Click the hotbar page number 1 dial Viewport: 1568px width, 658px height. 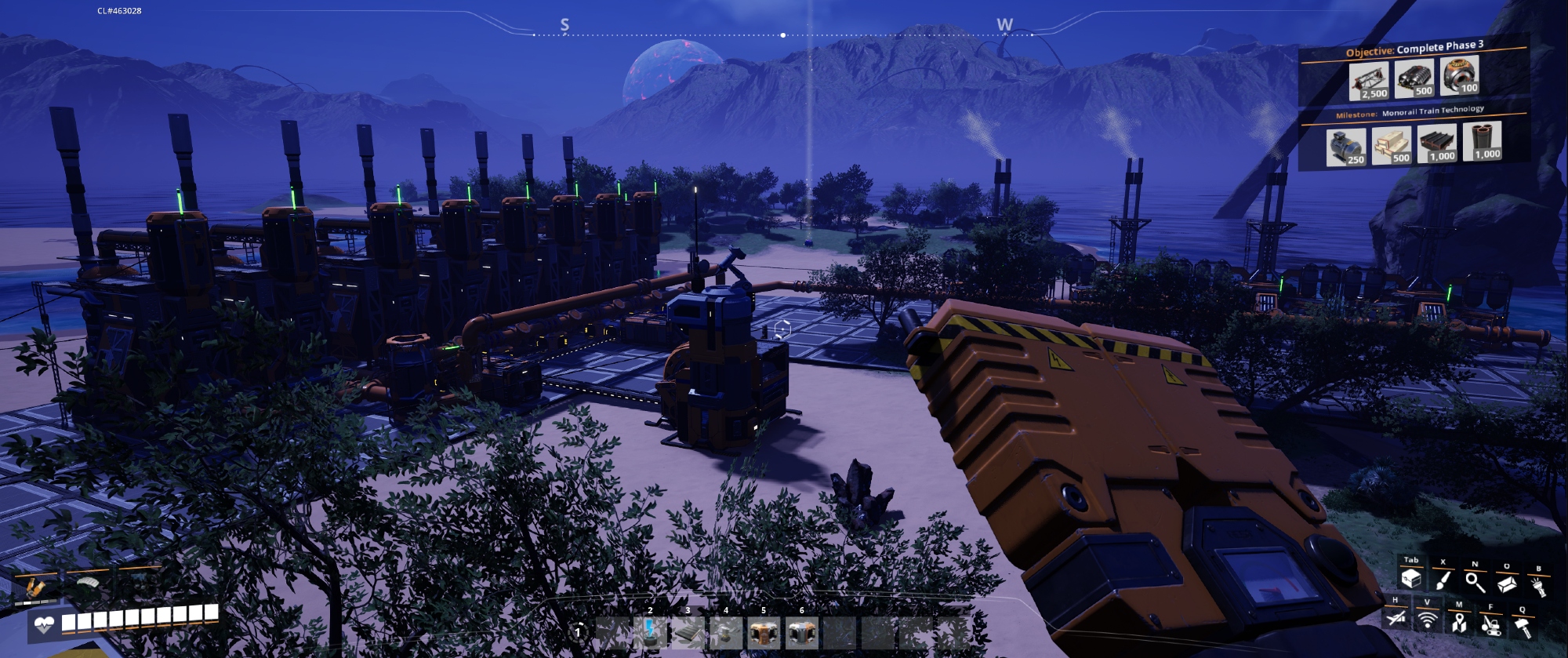[x=579, y=631]
